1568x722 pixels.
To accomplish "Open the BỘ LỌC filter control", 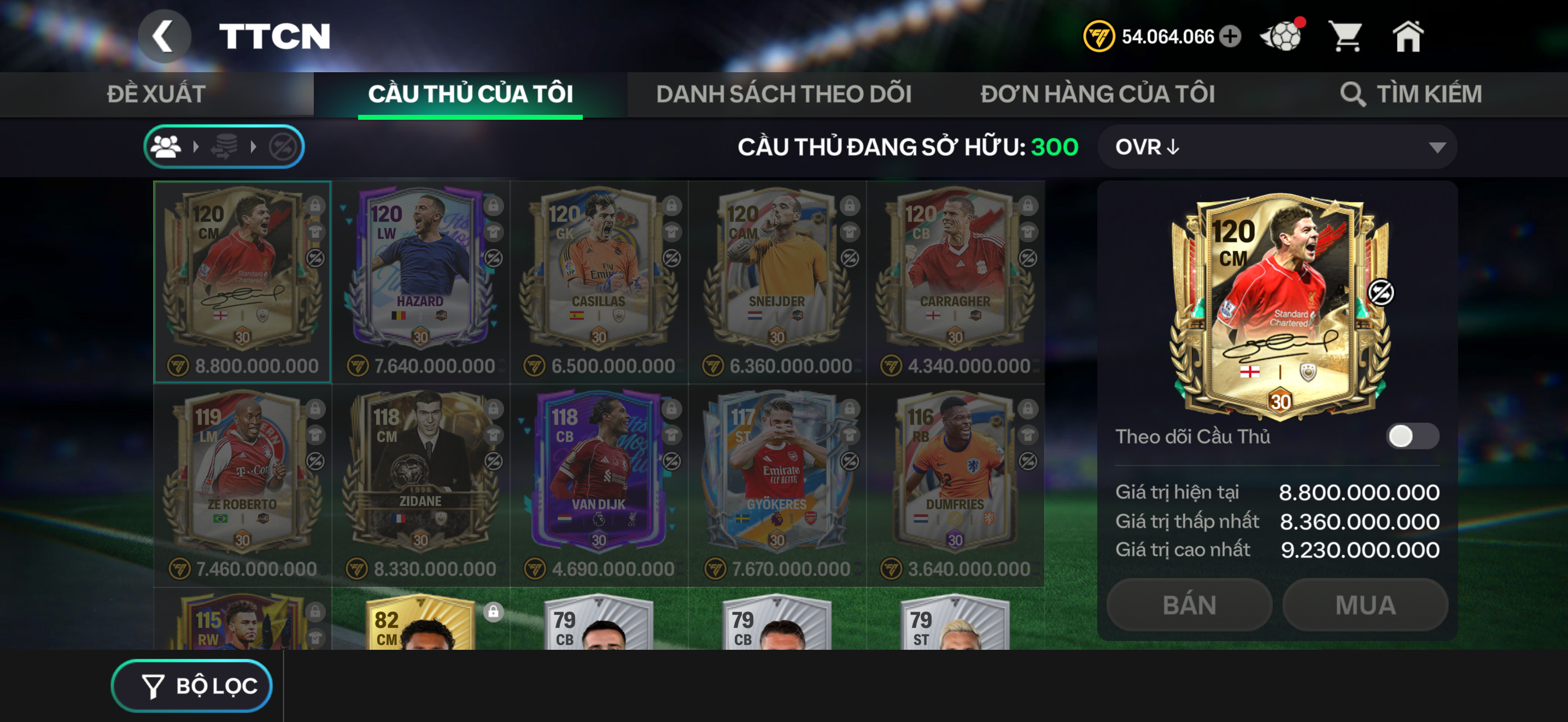I will (x=190, y=685).
